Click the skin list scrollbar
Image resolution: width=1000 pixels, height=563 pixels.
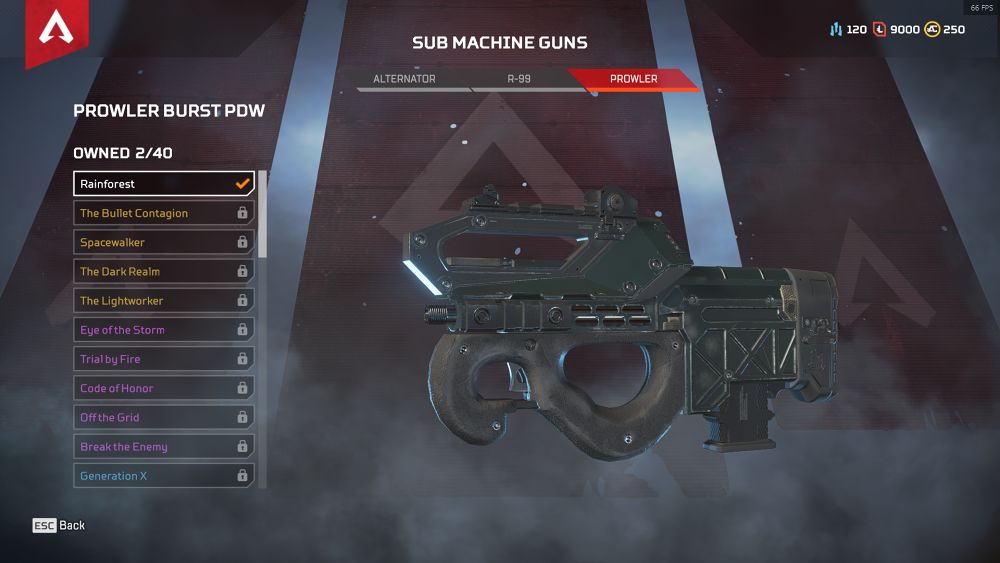[263, 214]
